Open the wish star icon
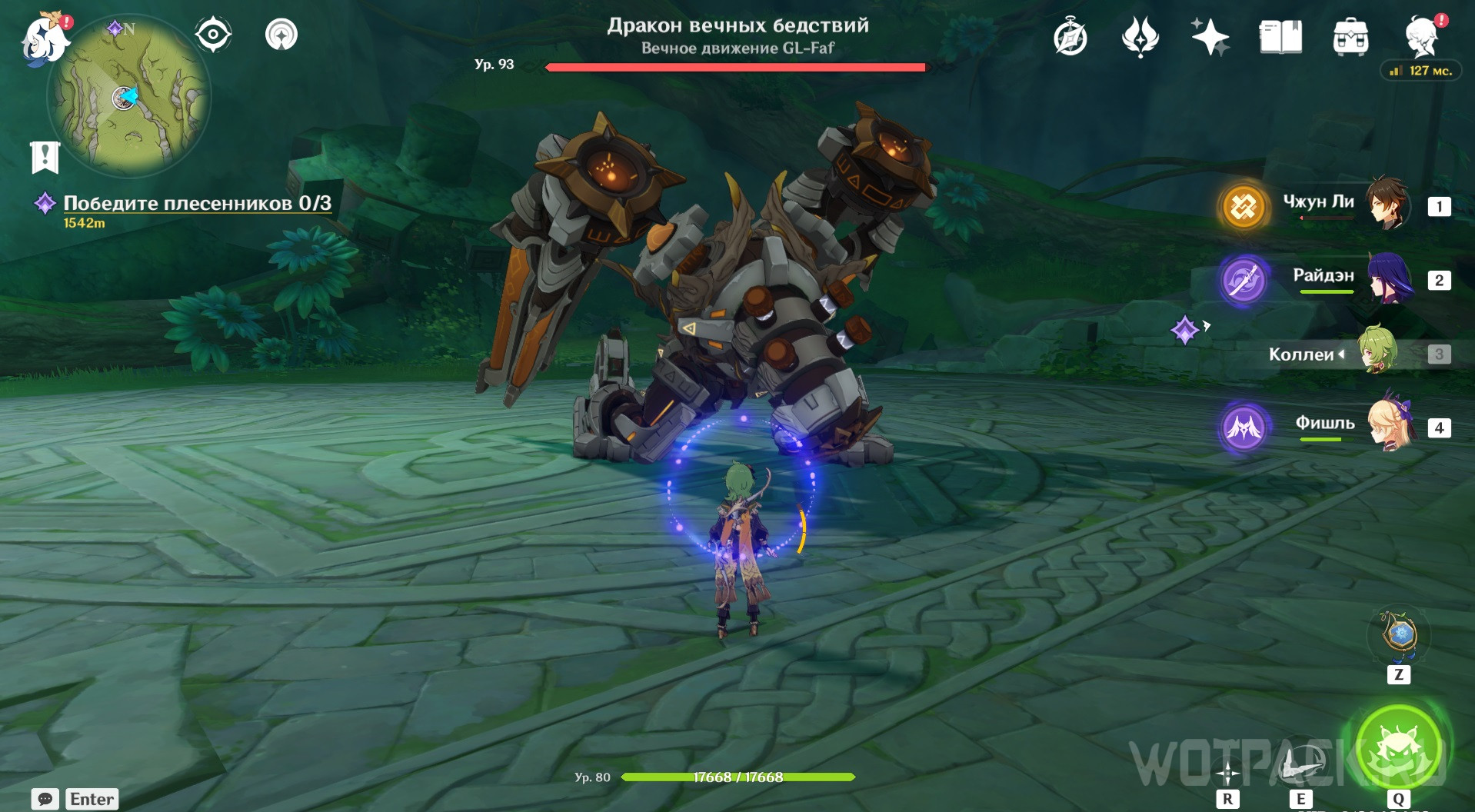The height and width of the screenshot is (812, 1475). pos(1210,37)
